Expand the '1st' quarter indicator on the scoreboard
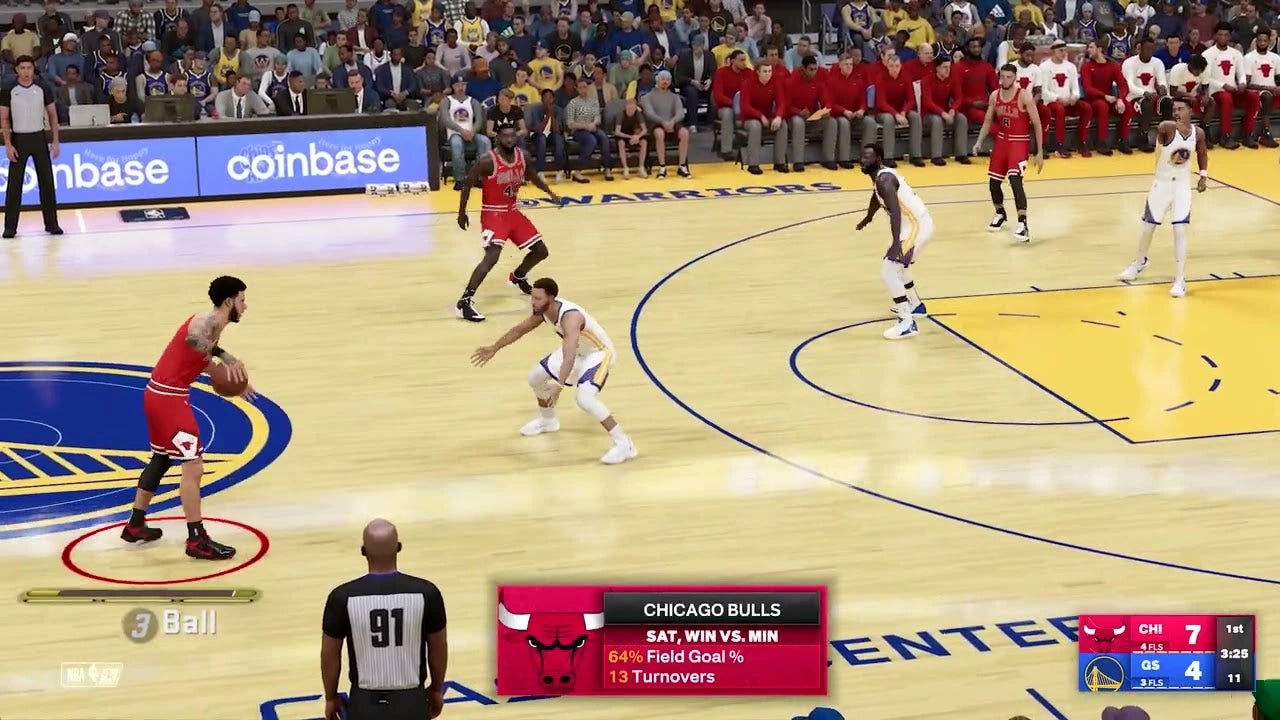This screenshot has width=1280, height=720. pos(1235,628)
